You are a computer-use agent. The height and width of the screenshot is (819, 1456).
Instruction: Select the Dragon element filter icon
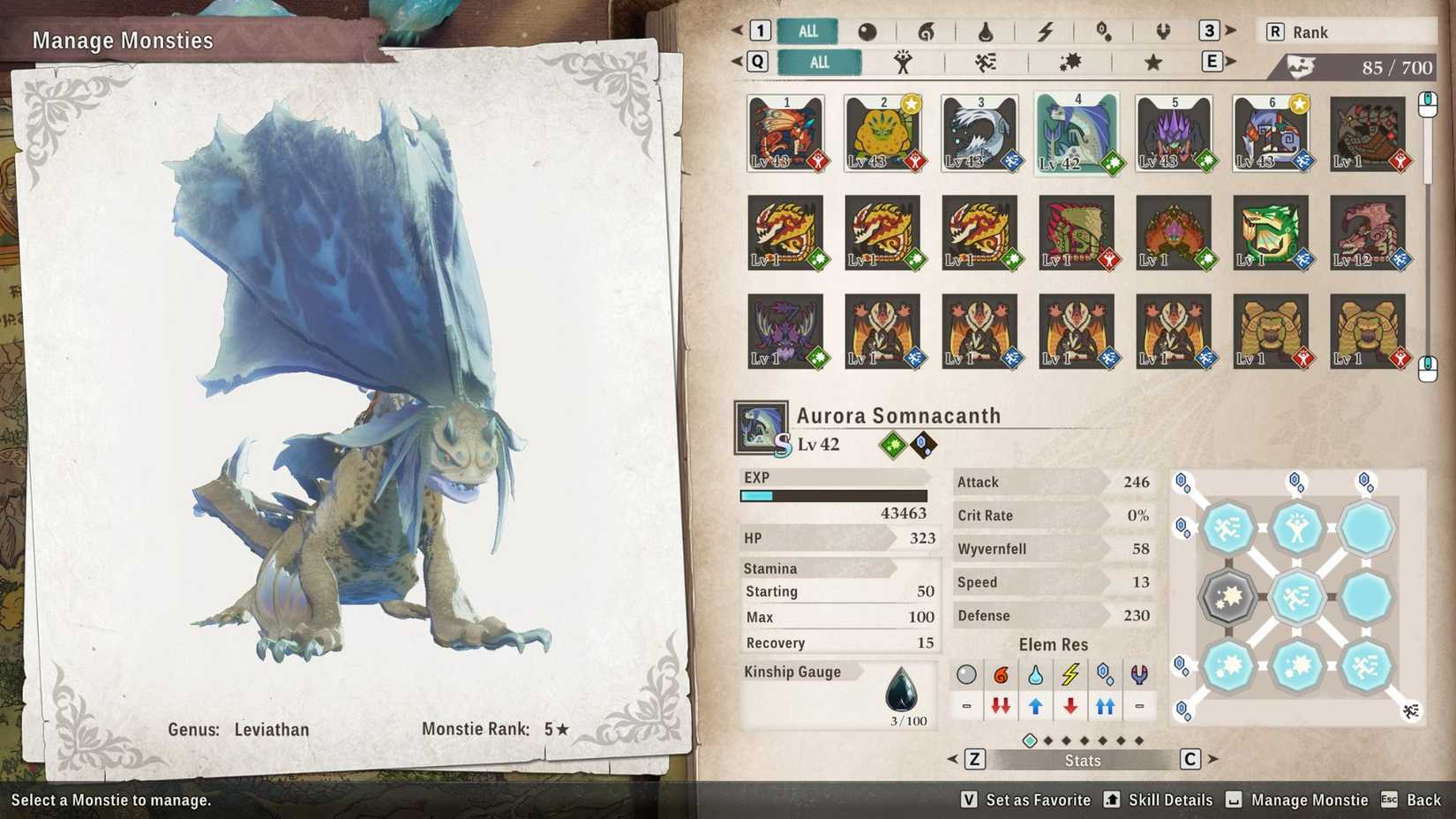[1163, 33]
